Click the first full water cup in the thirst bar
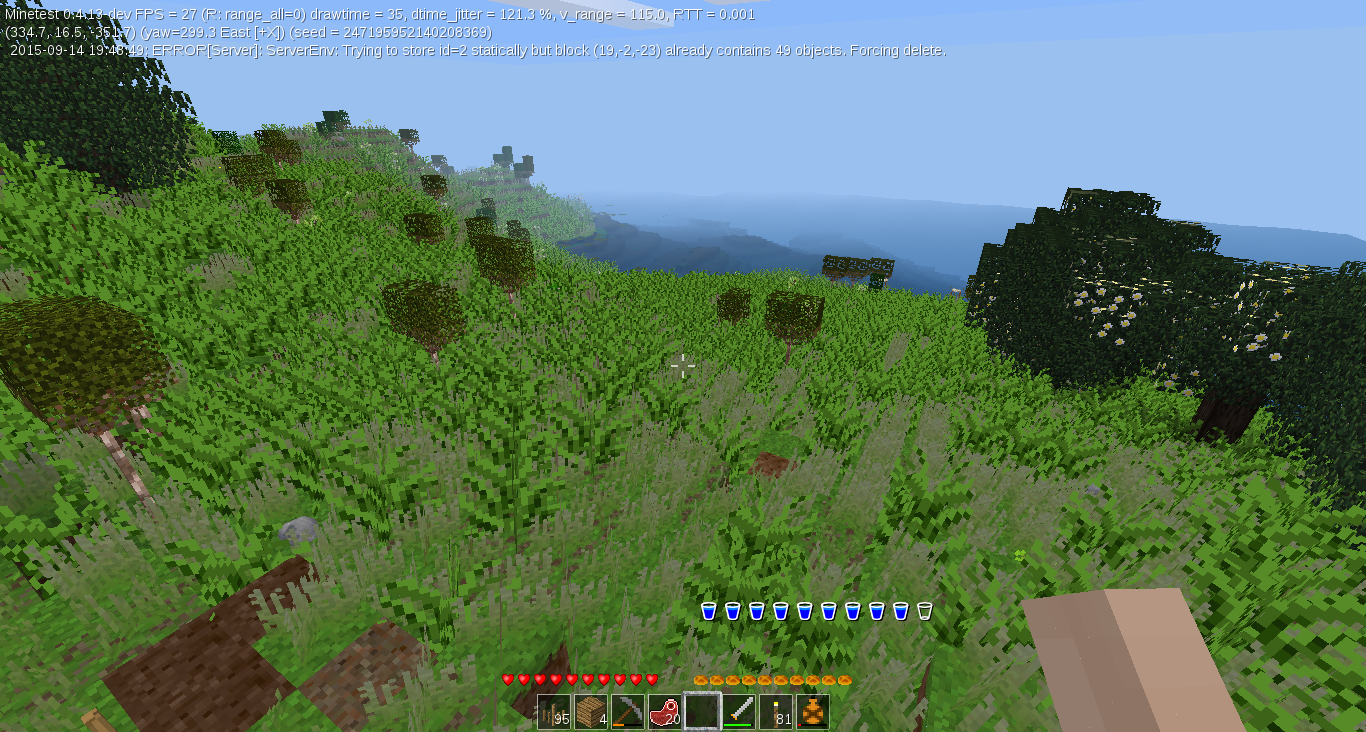Image resolution: width=1366 pixels, height=732 pixels. pyautogui.click(x=711, y=610)
